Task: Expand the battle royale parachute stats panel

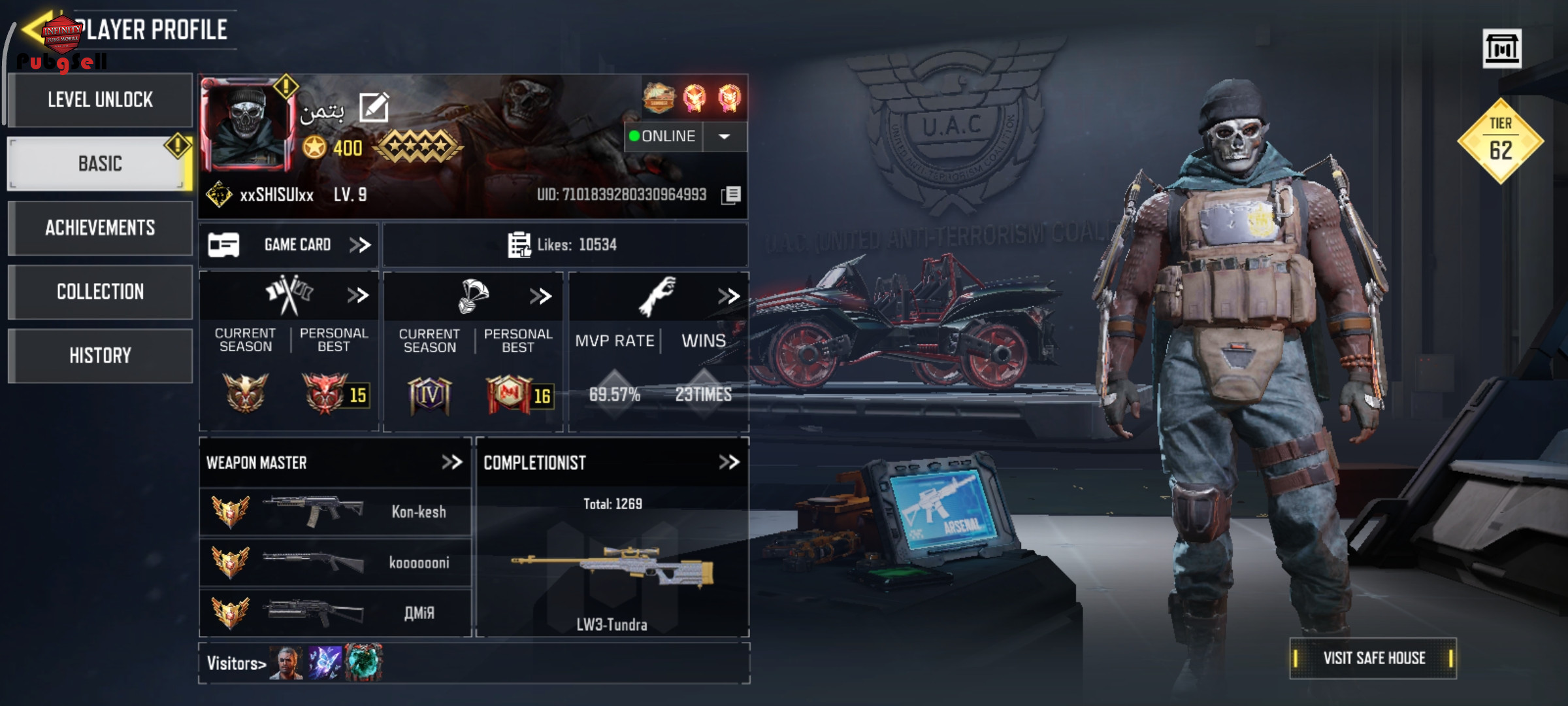Action: pyautogui.click(x=540, y=296)
